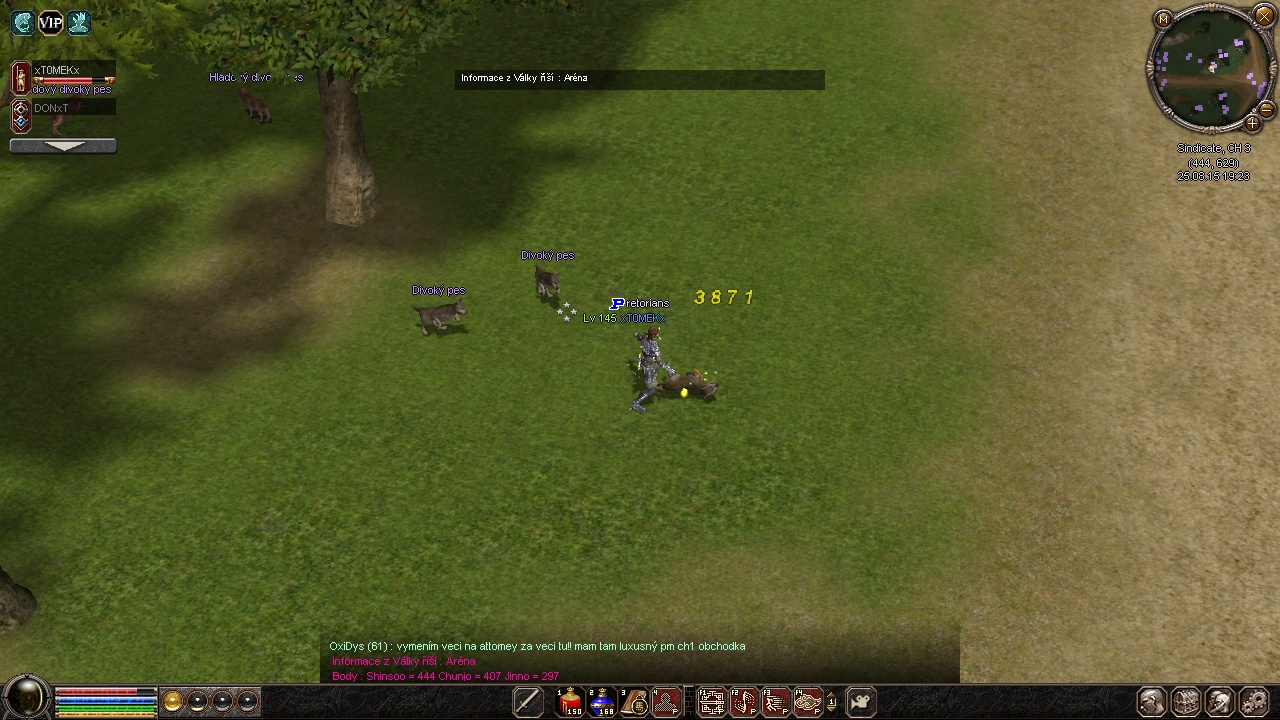Activate the F2 skill icon

(x=743, y=702)
